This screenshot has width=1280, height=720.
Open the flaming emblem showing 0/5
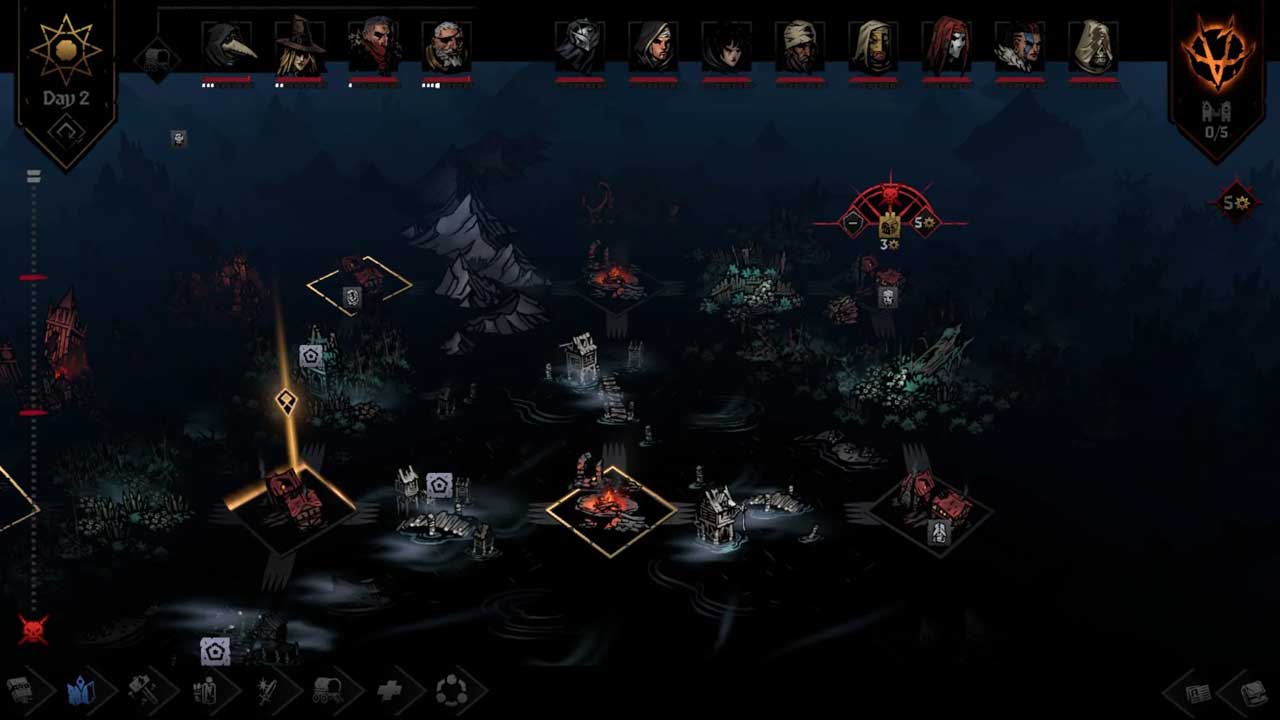click(x=1217, y=55)
